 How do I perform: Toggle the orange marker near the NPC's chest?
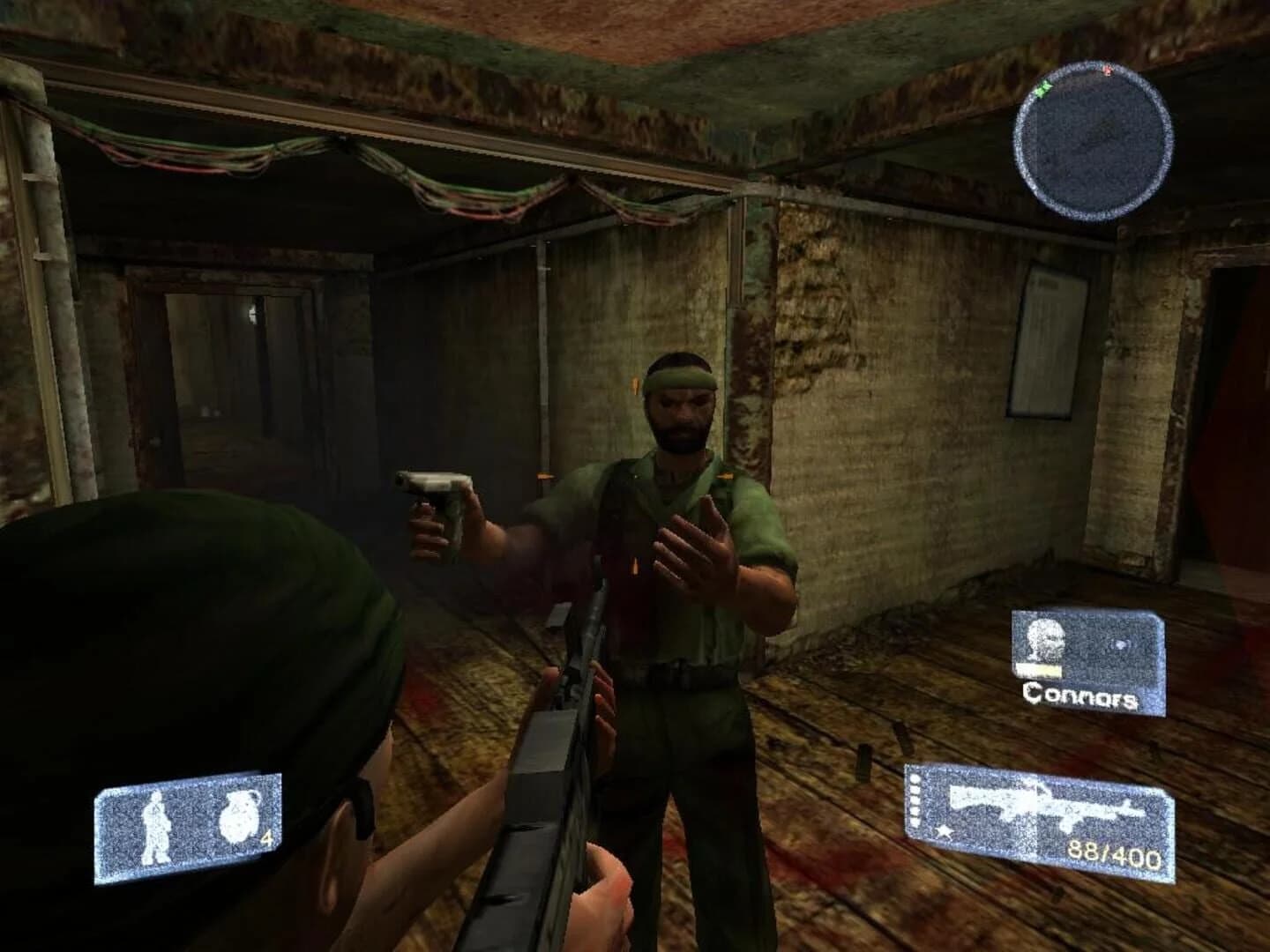[x=727, y=474]
